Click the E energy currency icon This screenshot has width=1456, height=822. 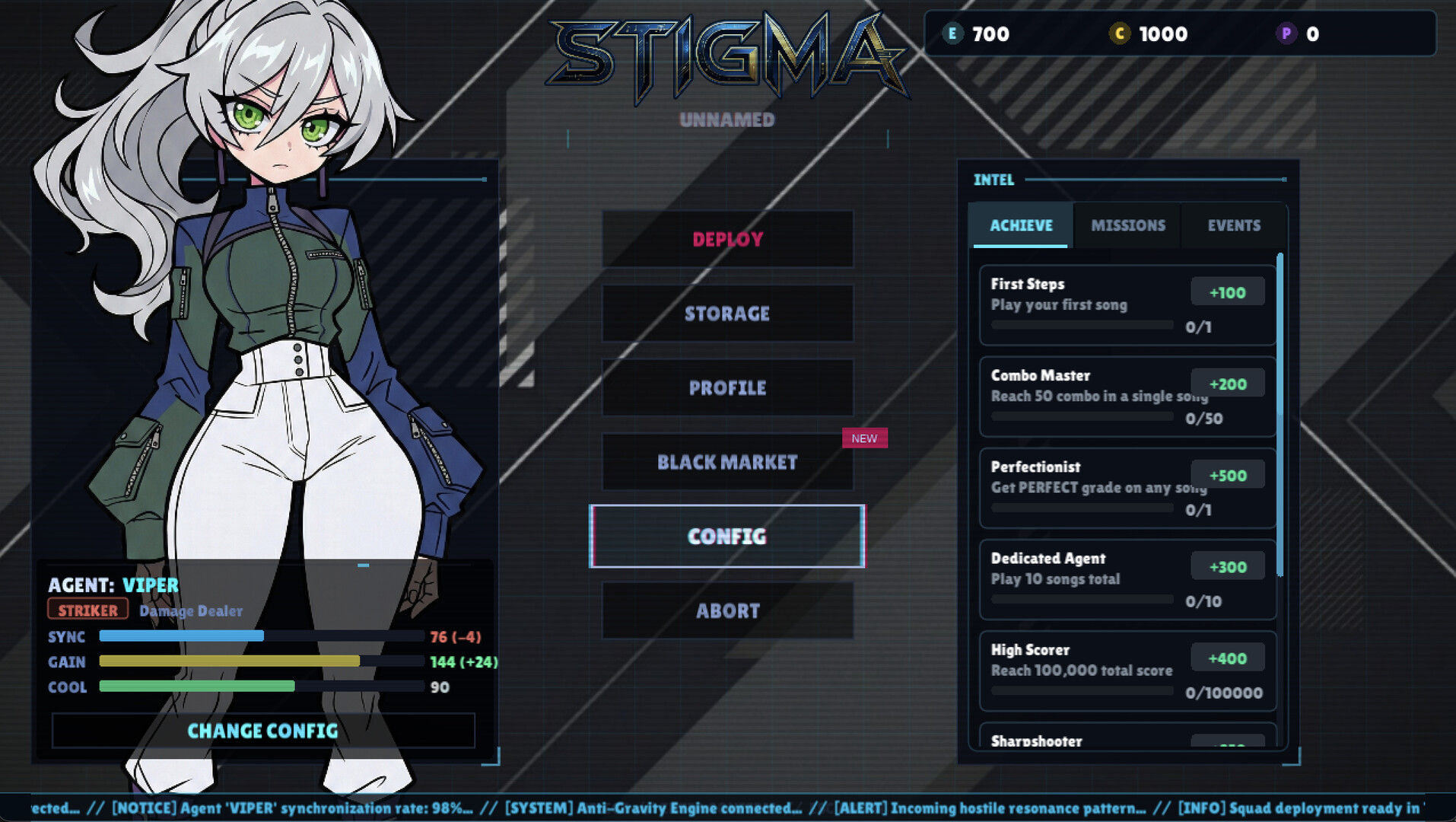pos(952,33)
